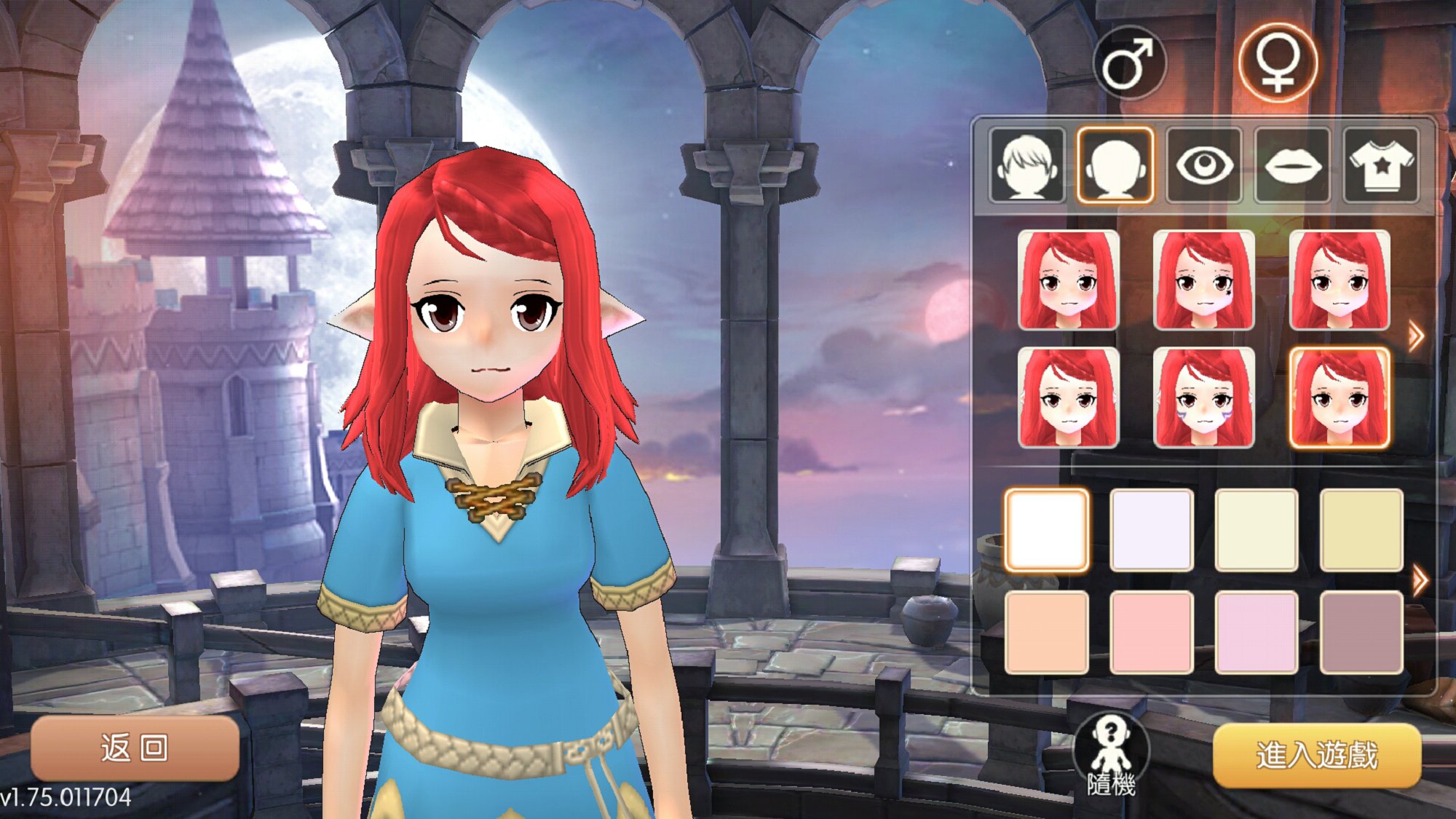
Task: Show next page of skin colors
Action: point(1419,581)
